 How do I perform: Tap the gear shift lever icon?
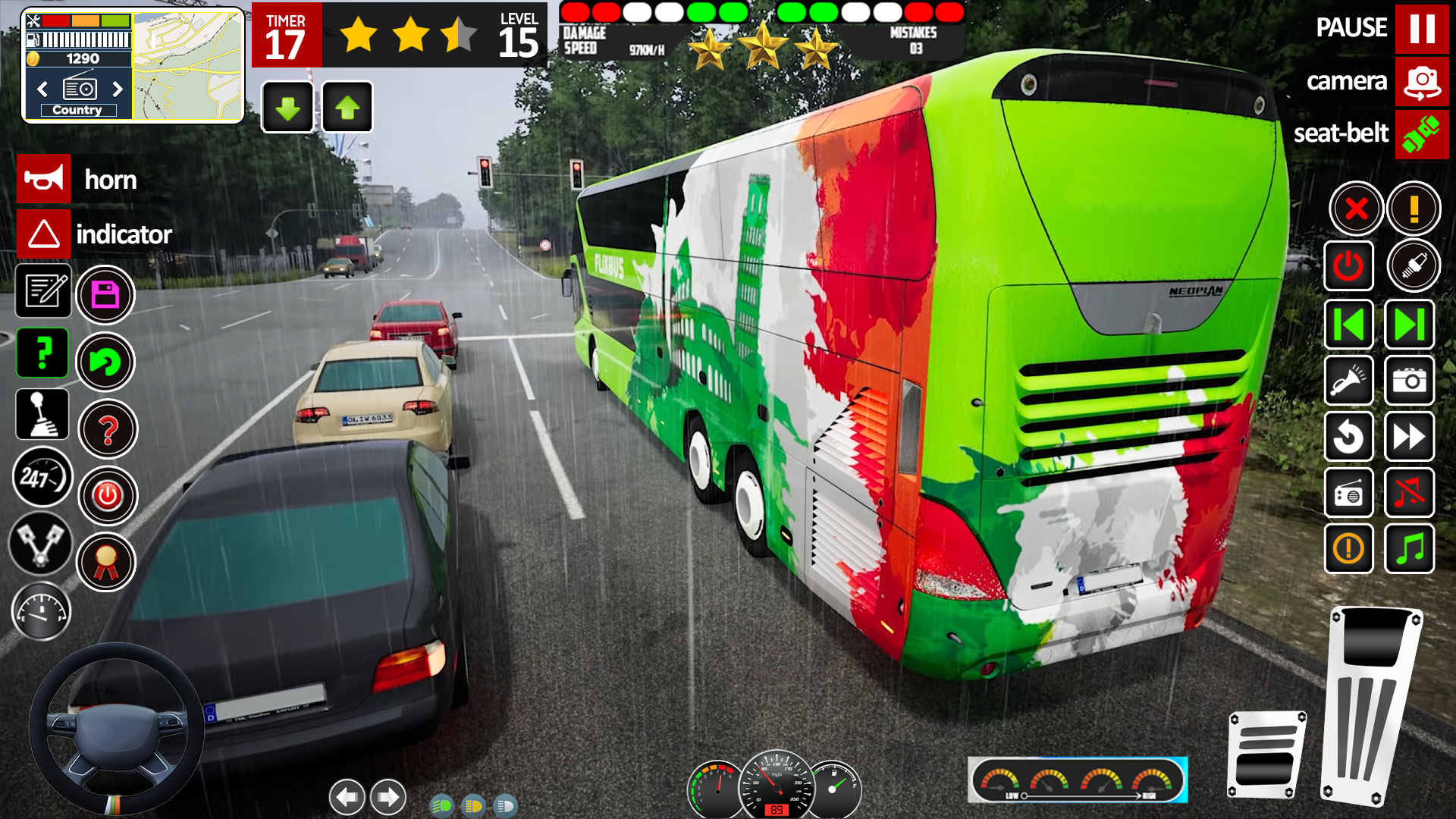(42, 415)
